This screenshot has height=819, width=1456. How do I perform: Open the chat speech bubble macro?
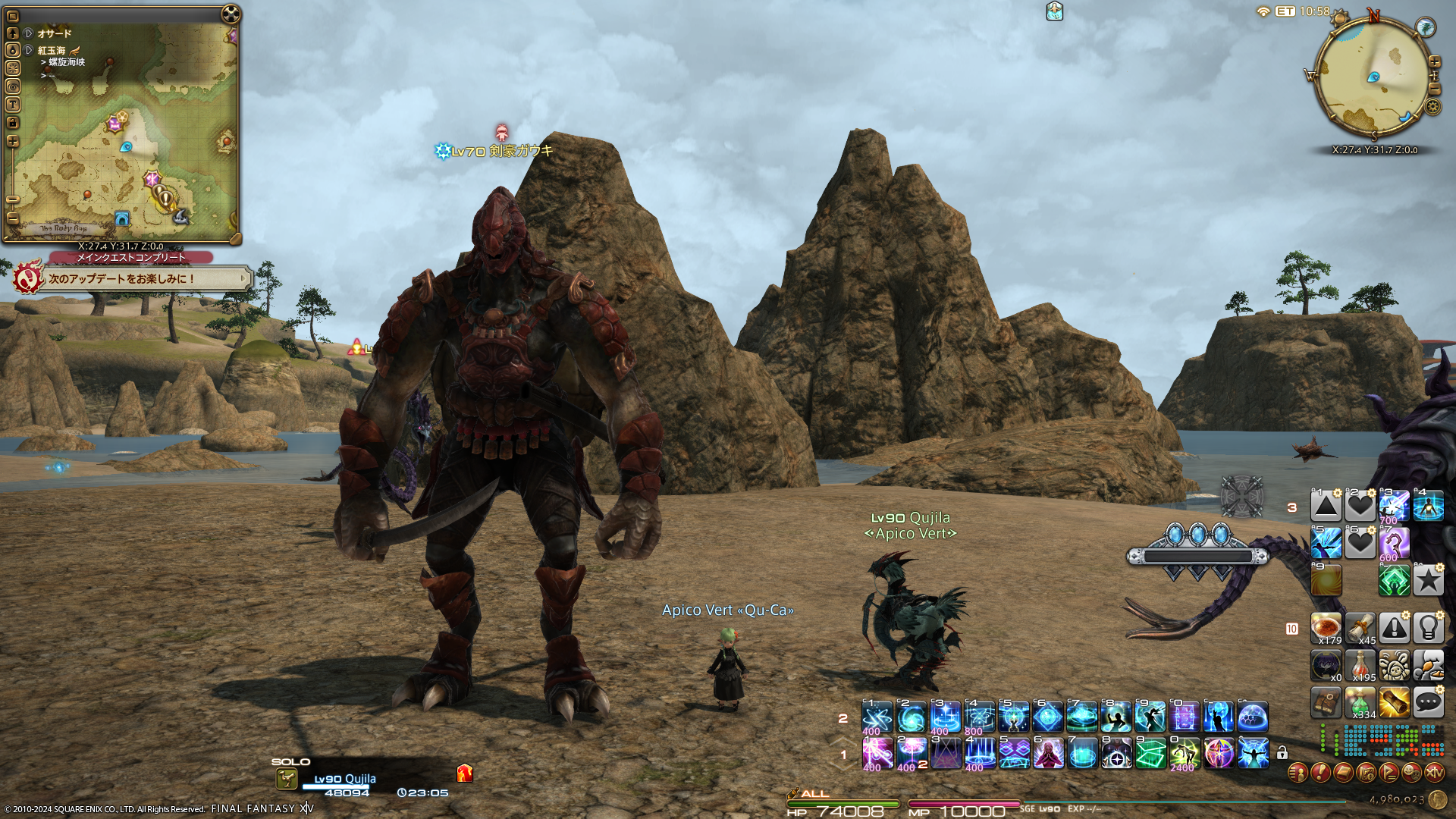tap(1428, 702)
